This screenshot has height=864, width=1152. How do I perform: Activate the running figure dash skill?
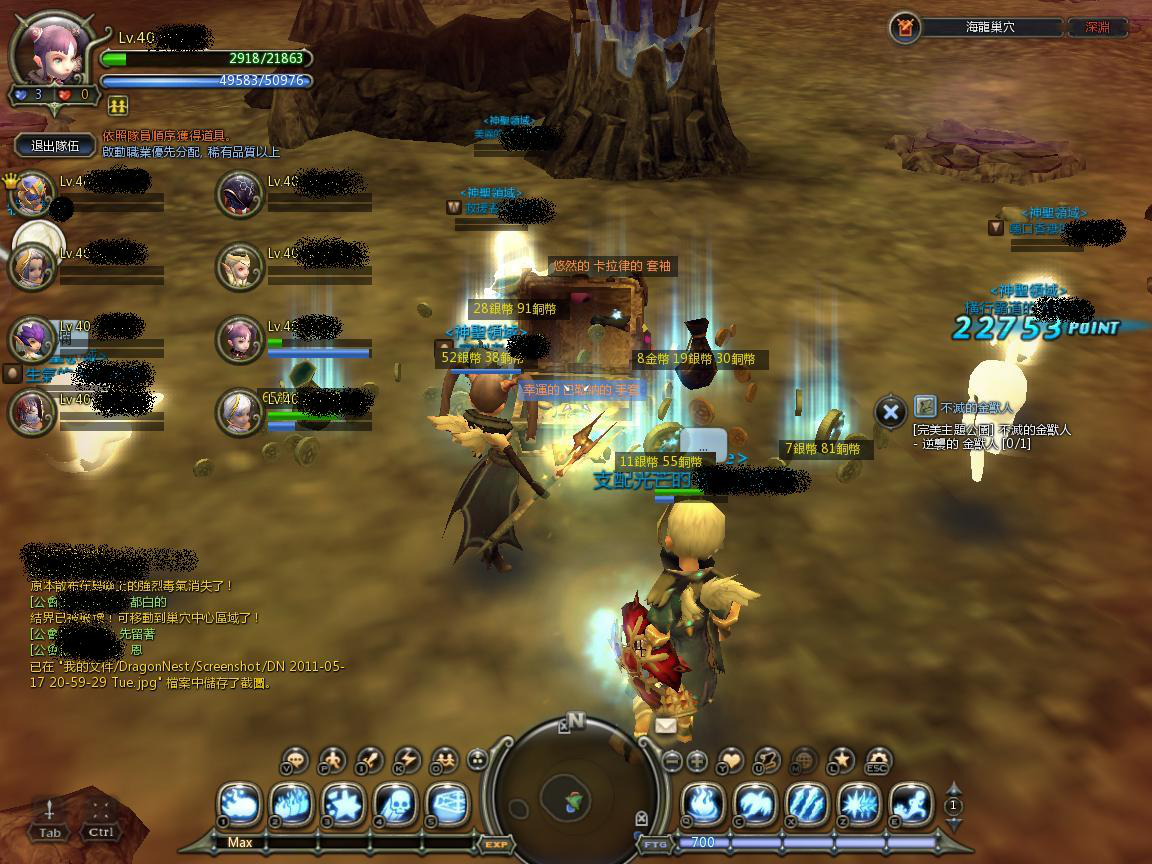(911, 804)
